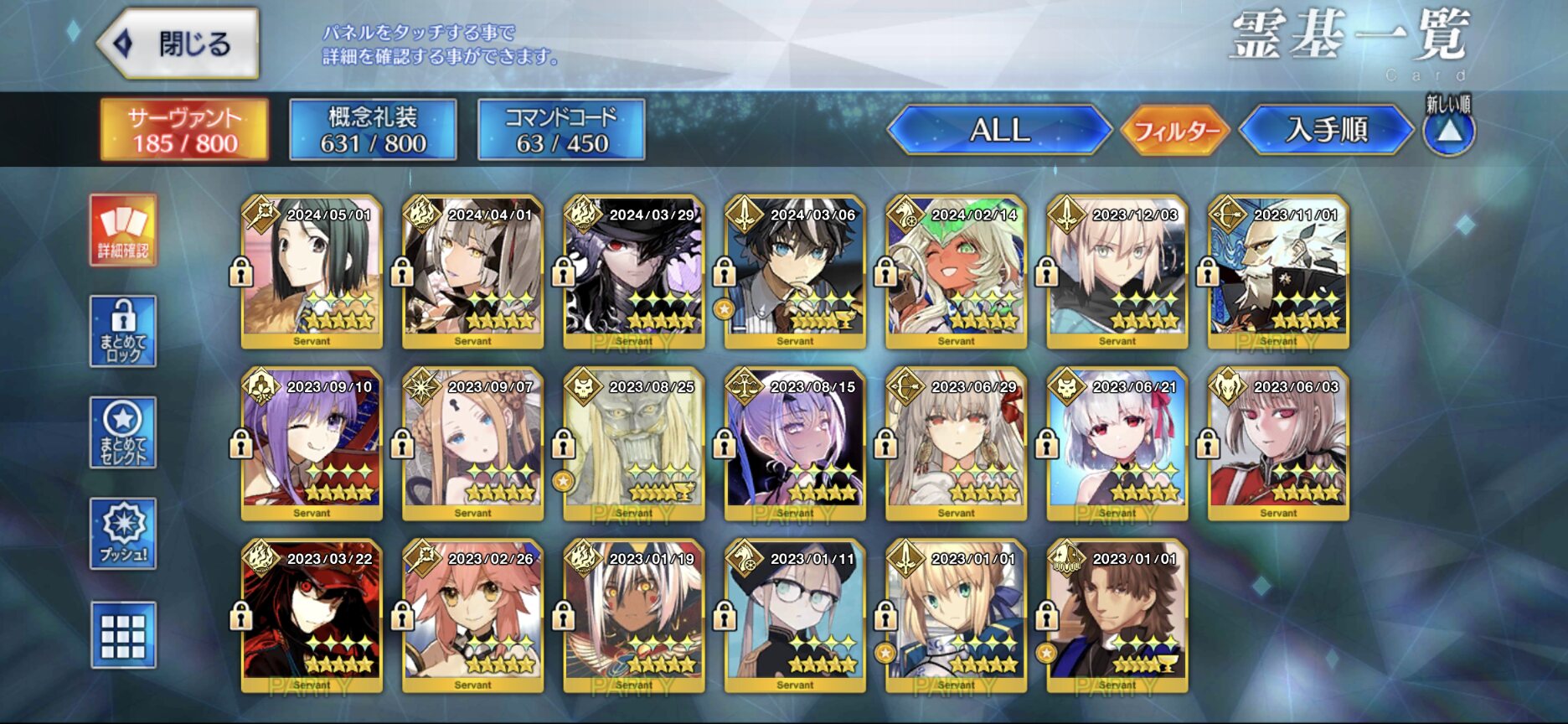This screenshot has height=724, width=1568.
Task: Open the プッシュ! button
Action: coord(123,534)
